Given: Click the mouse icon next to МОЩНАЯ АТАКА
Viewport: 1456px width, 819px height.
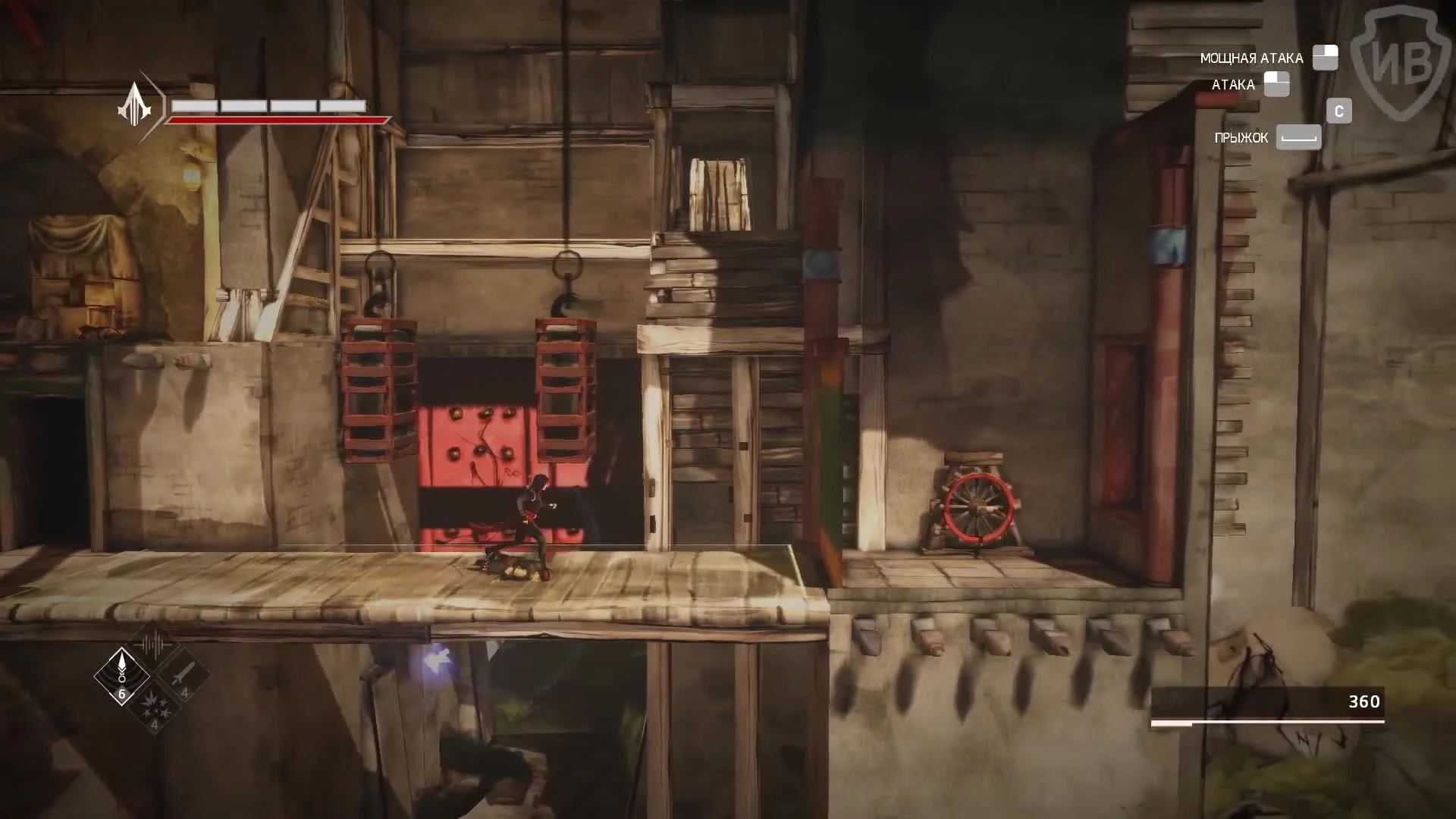Looking at the screenshot, I should pyautogui.click(x=1324, y=57).
